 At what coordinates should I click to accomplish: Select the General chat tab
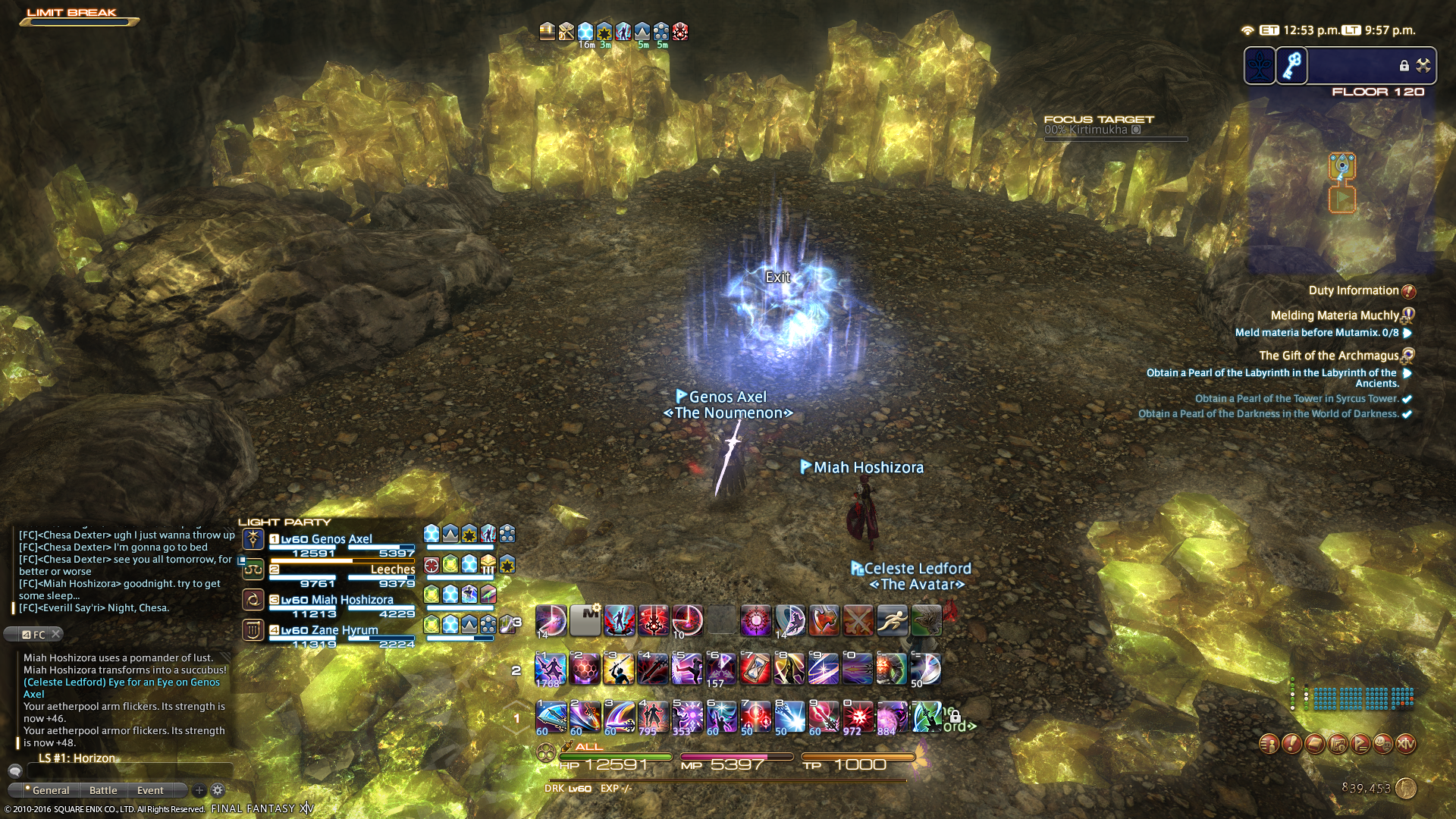coord(50,790)
